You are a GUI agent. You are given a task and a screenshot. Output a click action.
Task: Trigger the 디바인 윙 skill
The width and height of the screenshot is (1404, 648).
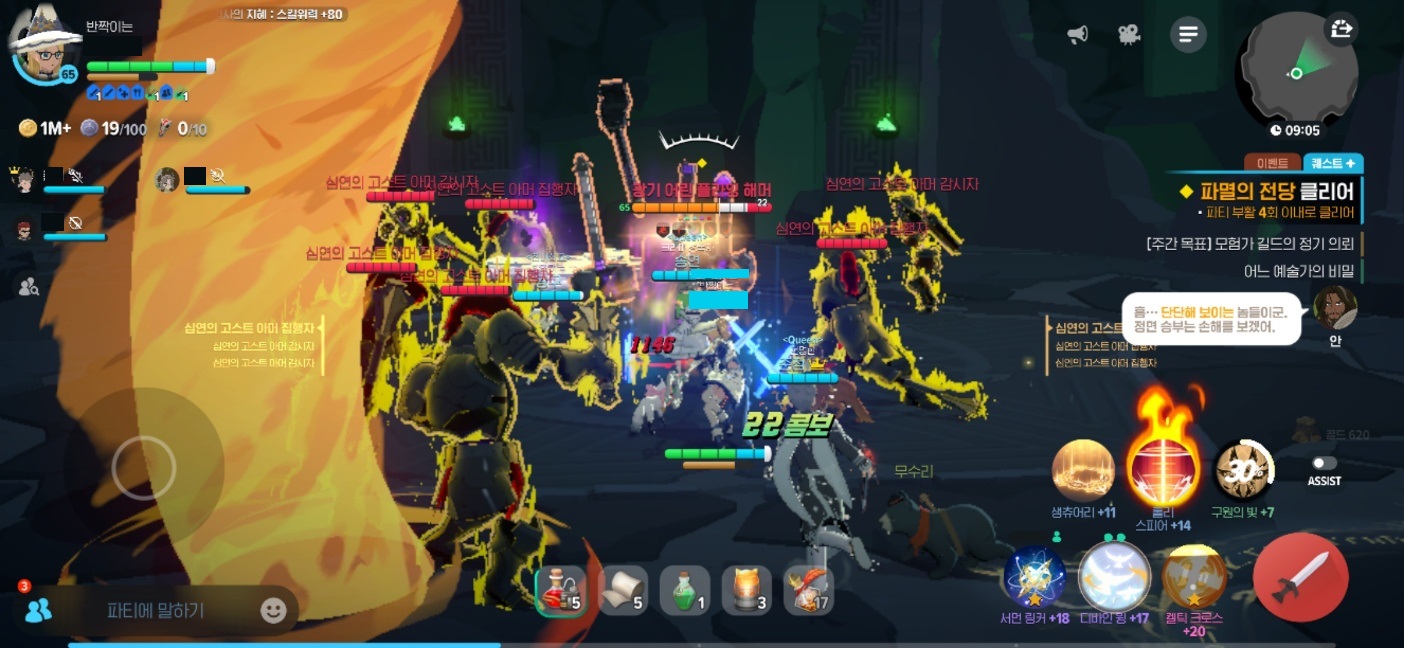point(1114,575)
